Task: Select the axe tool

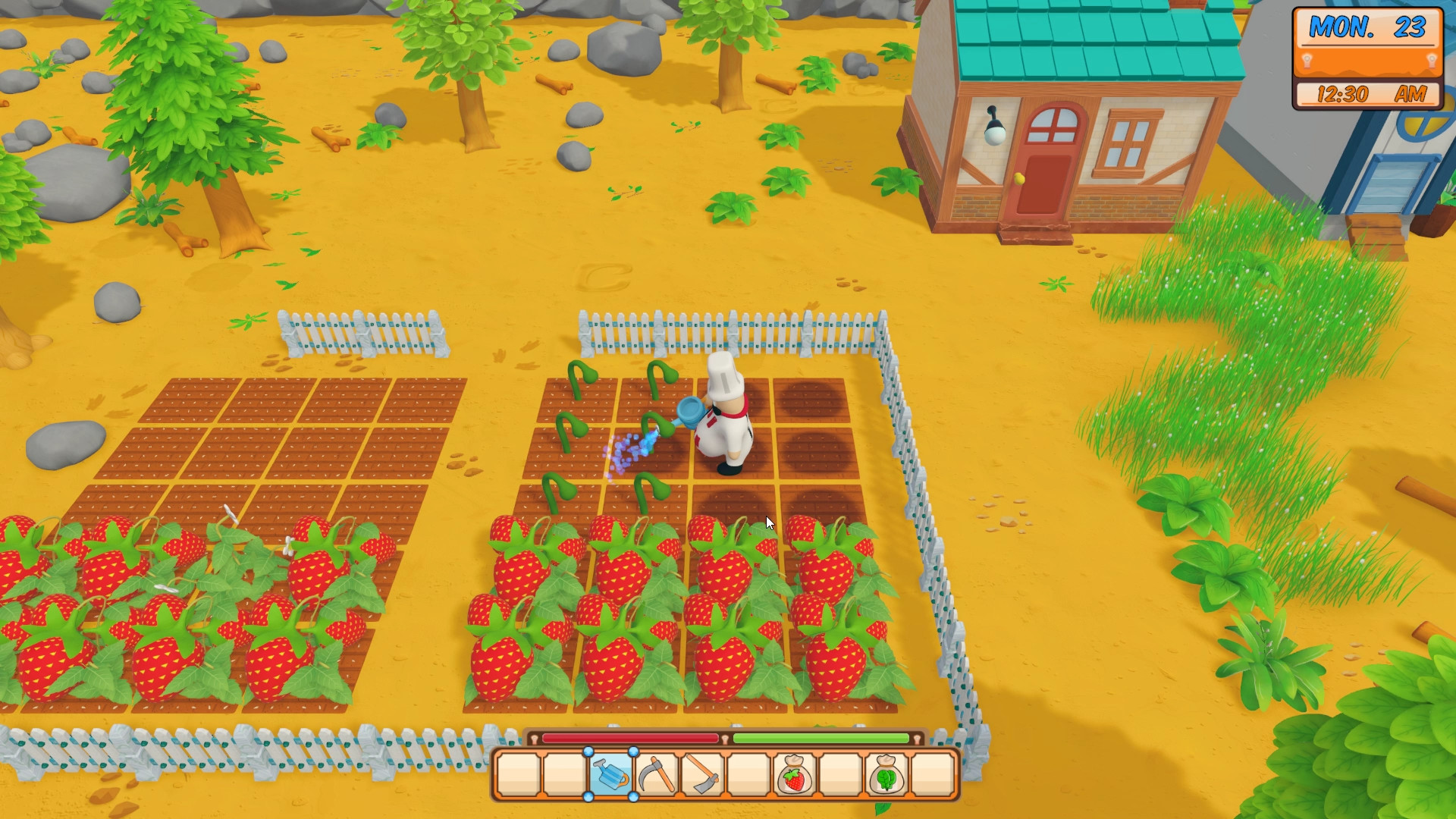Action: 701,777
